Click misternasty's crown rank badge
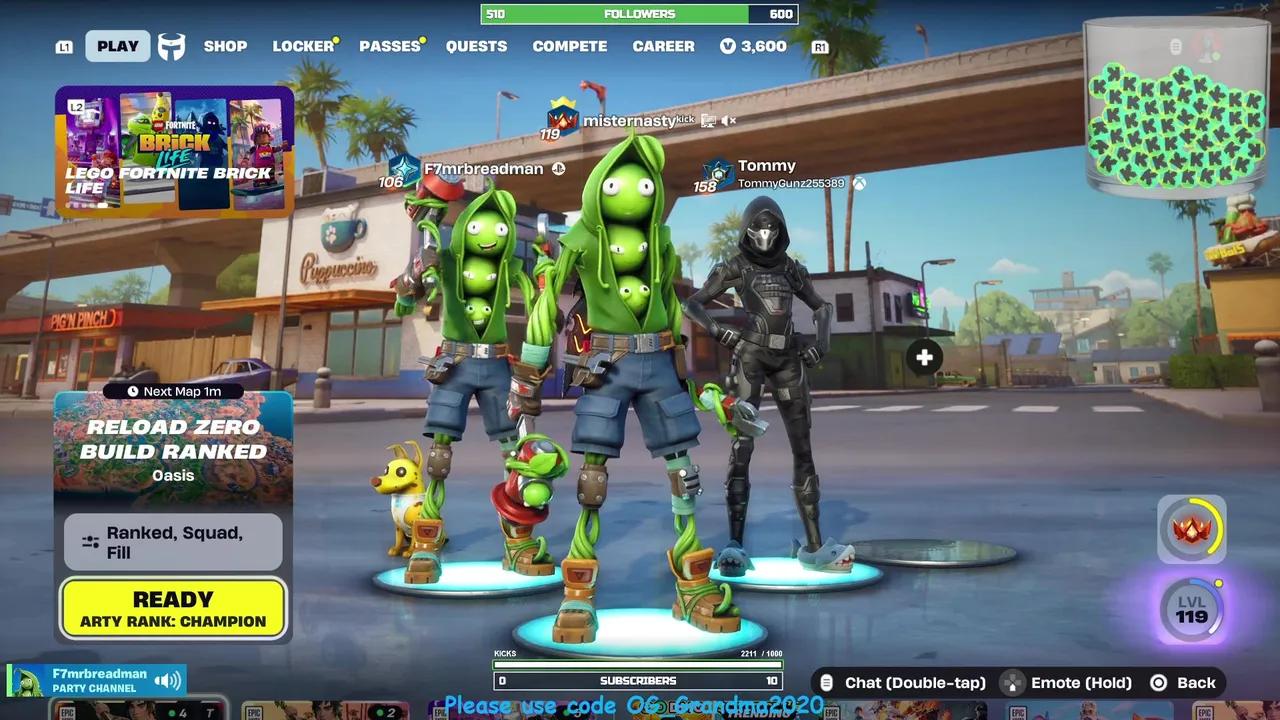The height and width of the screenshot is (720, 1280). 561,121
